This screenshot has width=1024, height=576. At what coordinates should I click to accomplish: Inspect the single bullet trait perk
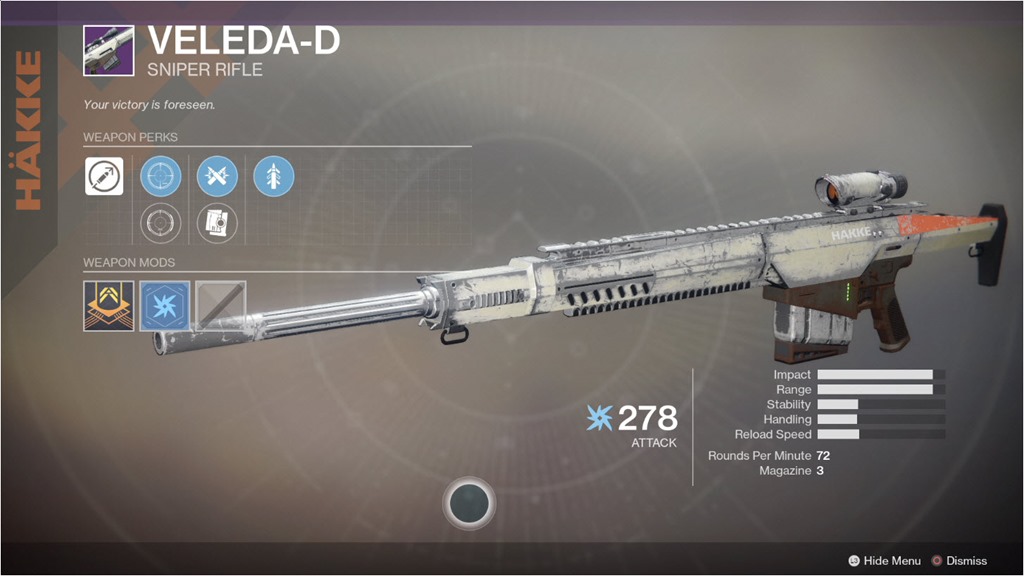[x=273, y=176]
